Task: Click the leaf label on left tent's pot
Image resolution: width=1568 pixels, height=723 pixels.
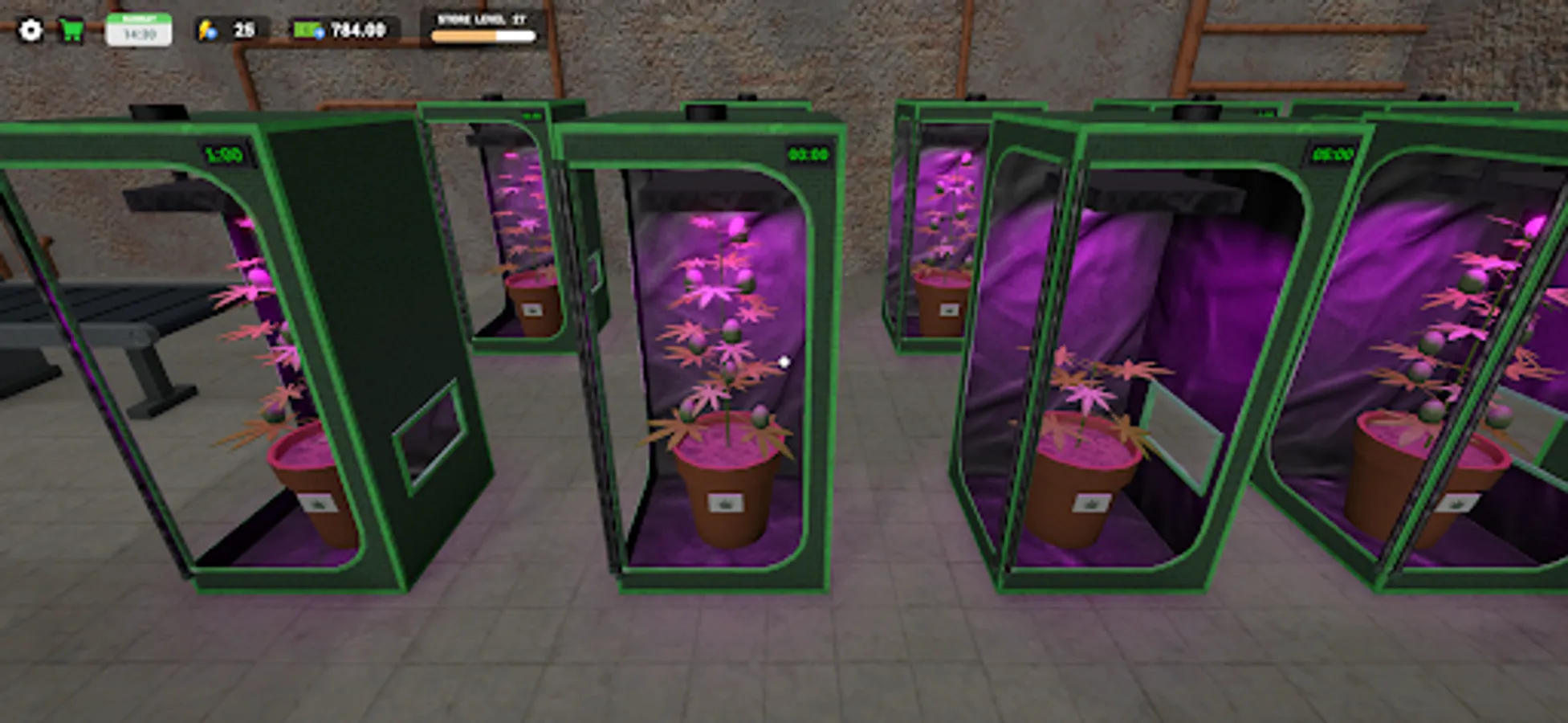Action: [x=320, y=504]
